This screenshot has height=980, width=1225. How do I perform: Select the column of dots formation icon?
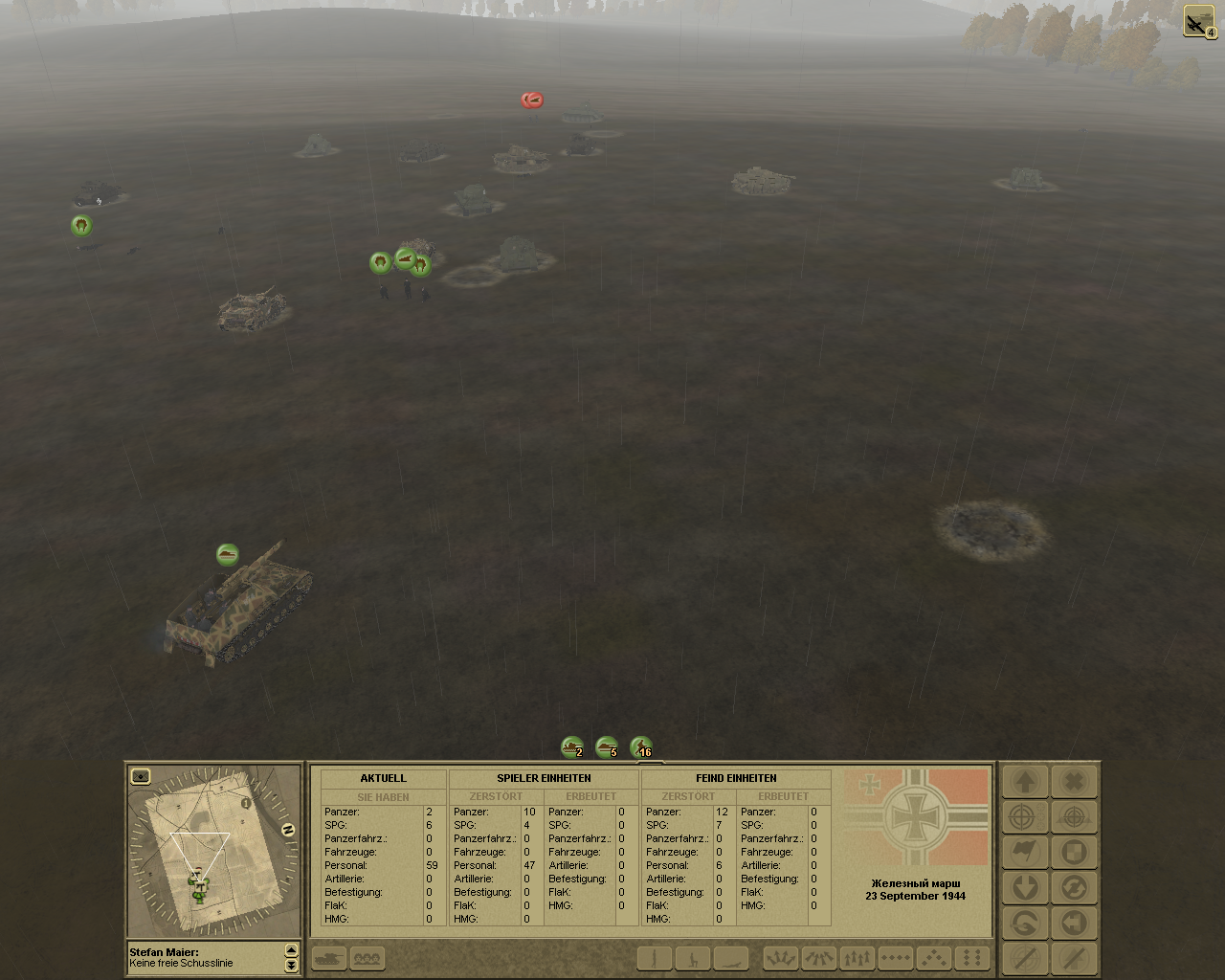point(969,958)
